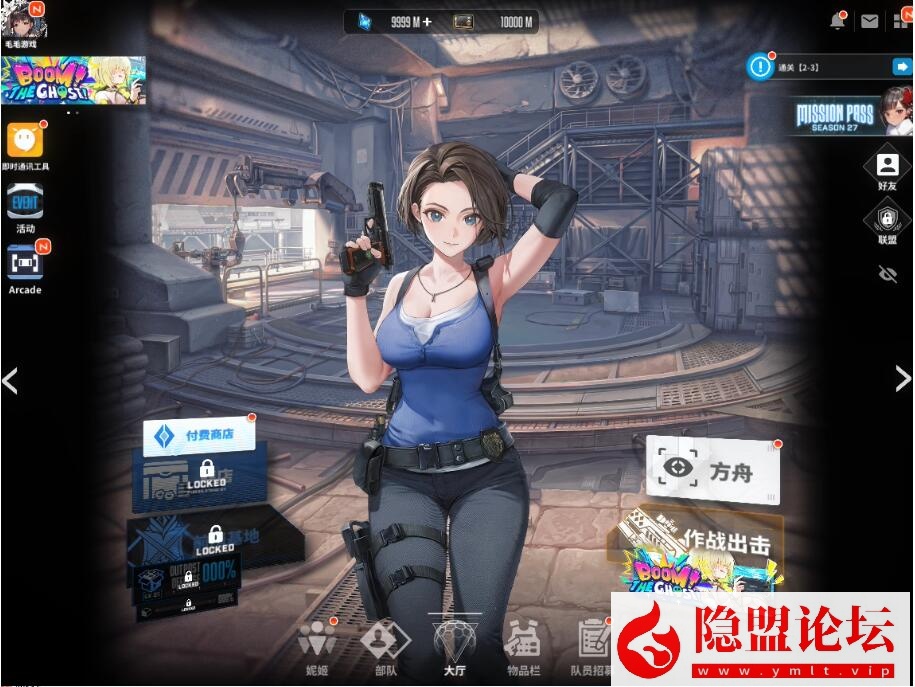
Task: Open the locked 联盟 union icon
Action: click(x=887, y=224)
